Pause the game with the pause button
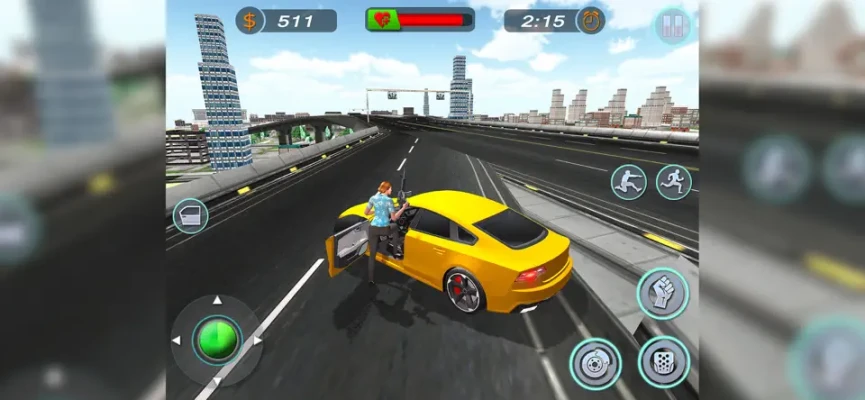865x400 pixels. click(673, 25)
